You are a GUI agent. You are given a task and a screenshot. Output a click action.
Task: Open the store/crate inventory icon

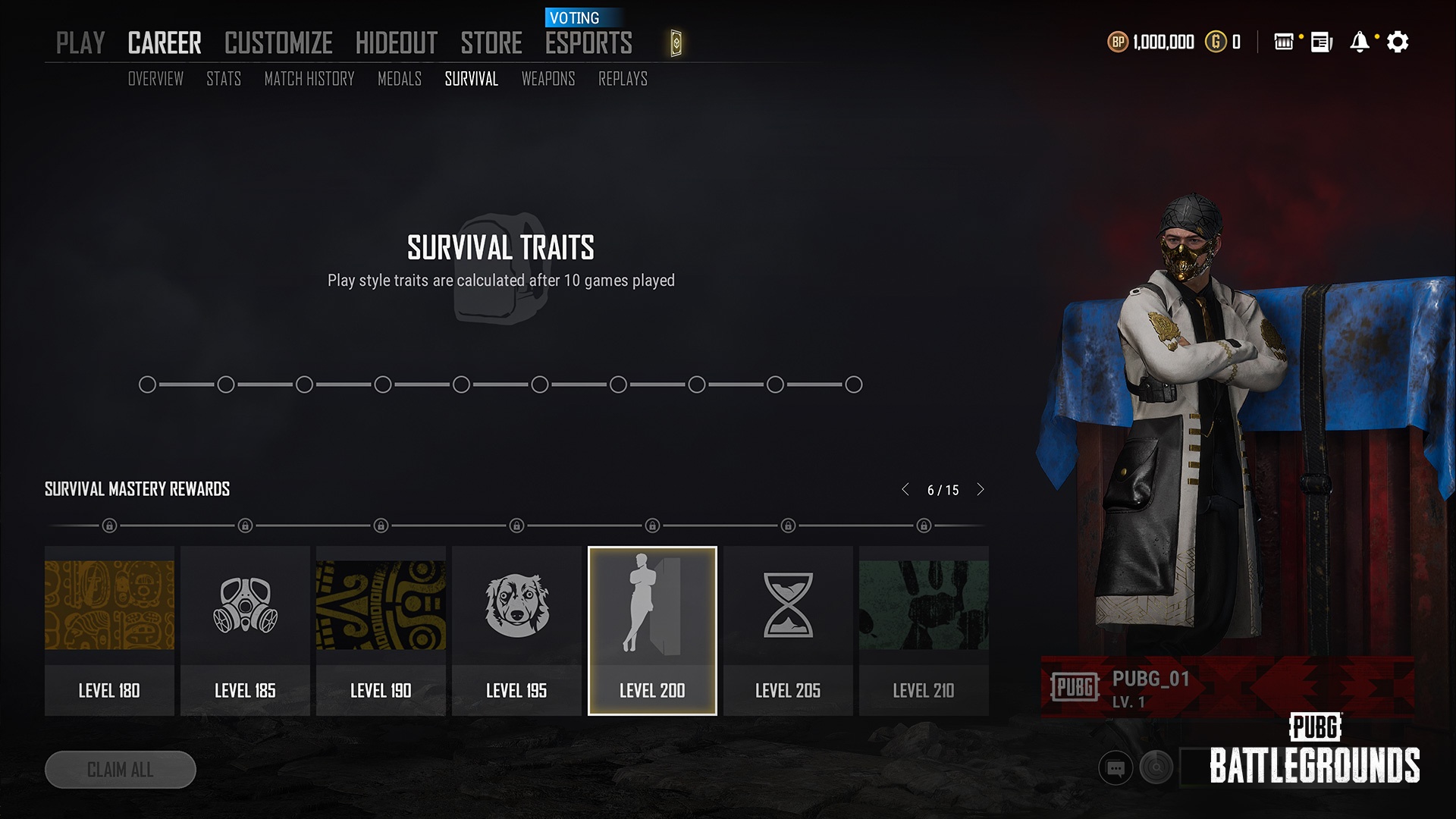[1284, 43]
